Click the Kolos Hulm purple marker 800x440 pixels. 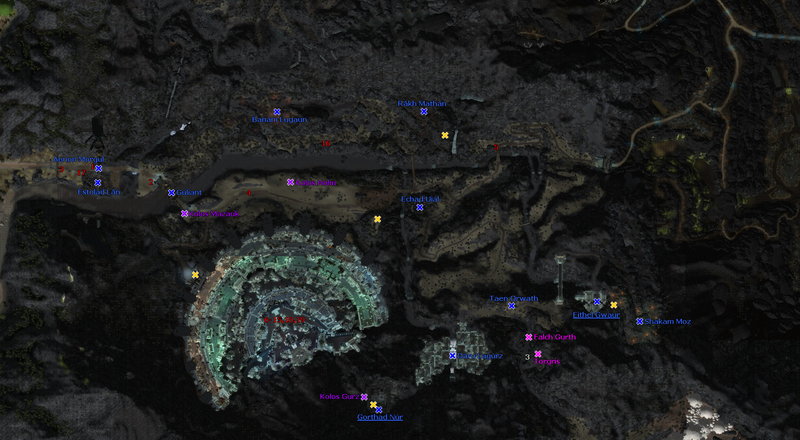pyautogui.click(x=290, y=182)
